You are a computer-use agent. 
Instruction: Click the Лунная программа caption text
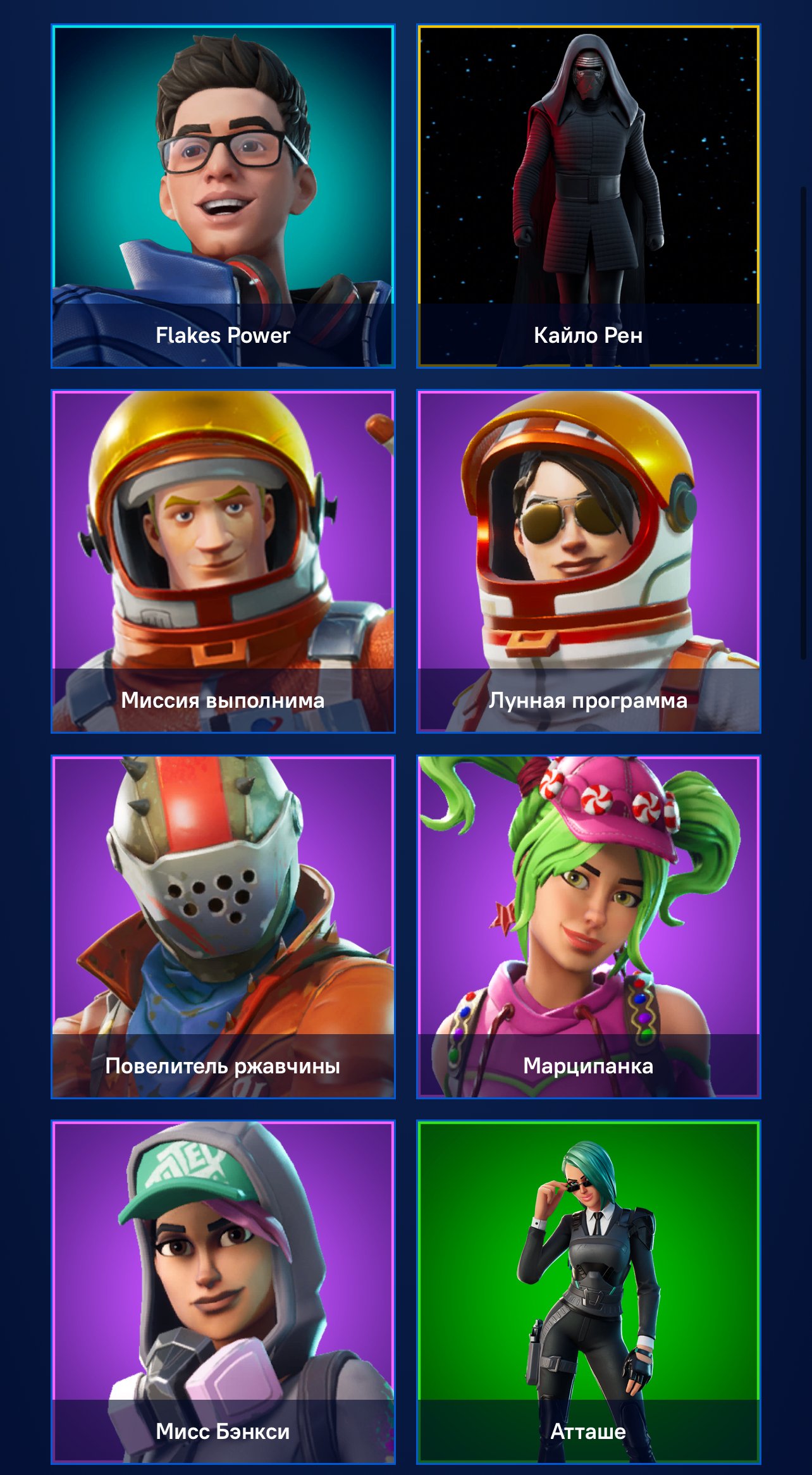pyautogui.click(x=589, y=702)
